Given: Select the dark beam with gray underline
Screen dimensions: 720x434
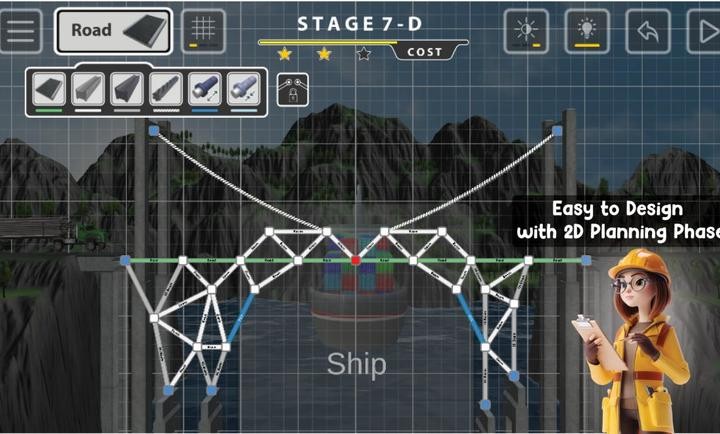Looking at the screenshot, I should 126,88.
